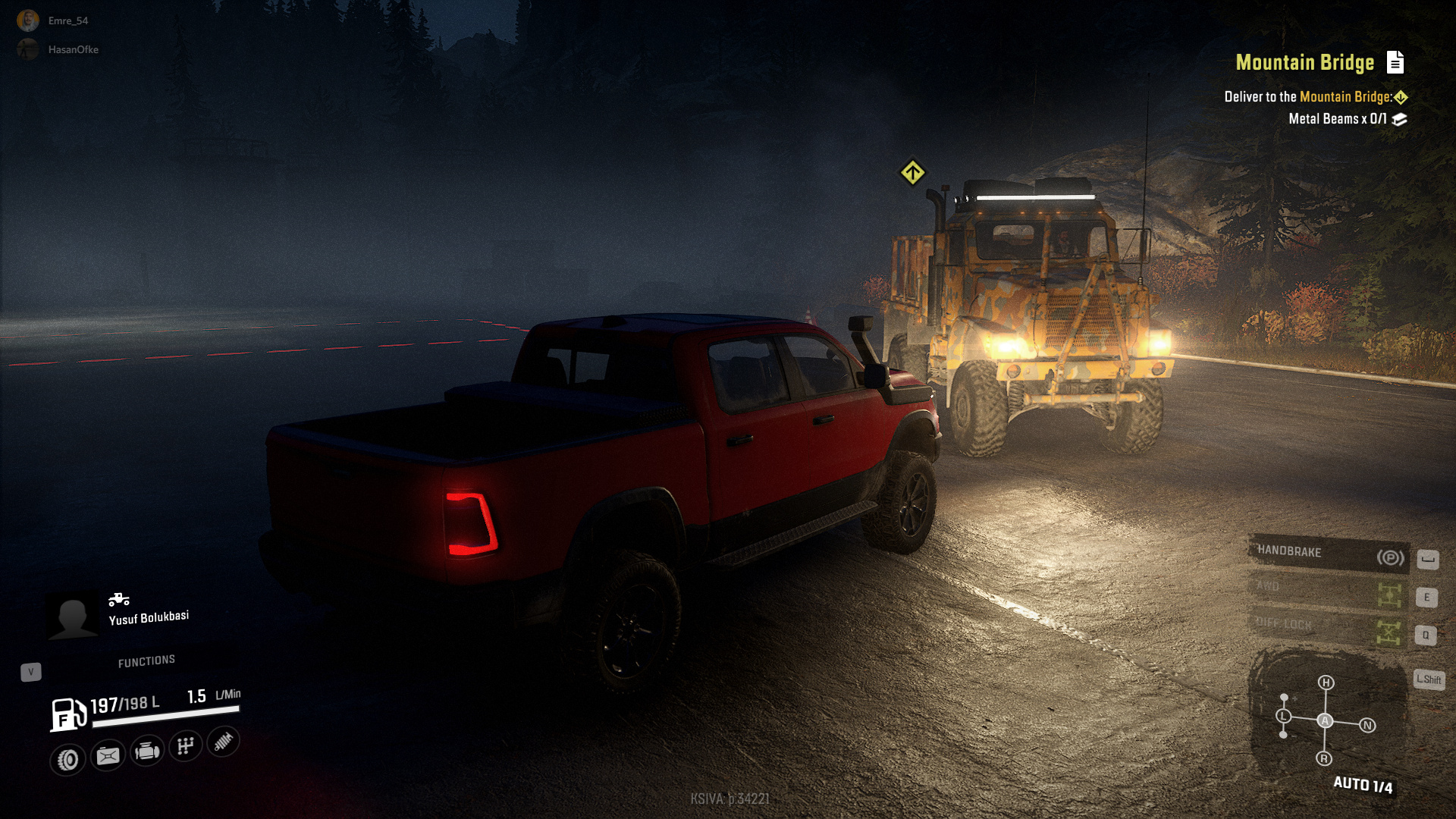
Task: Select player Emre_54 in the party list
Action: [x=28, y=20]
